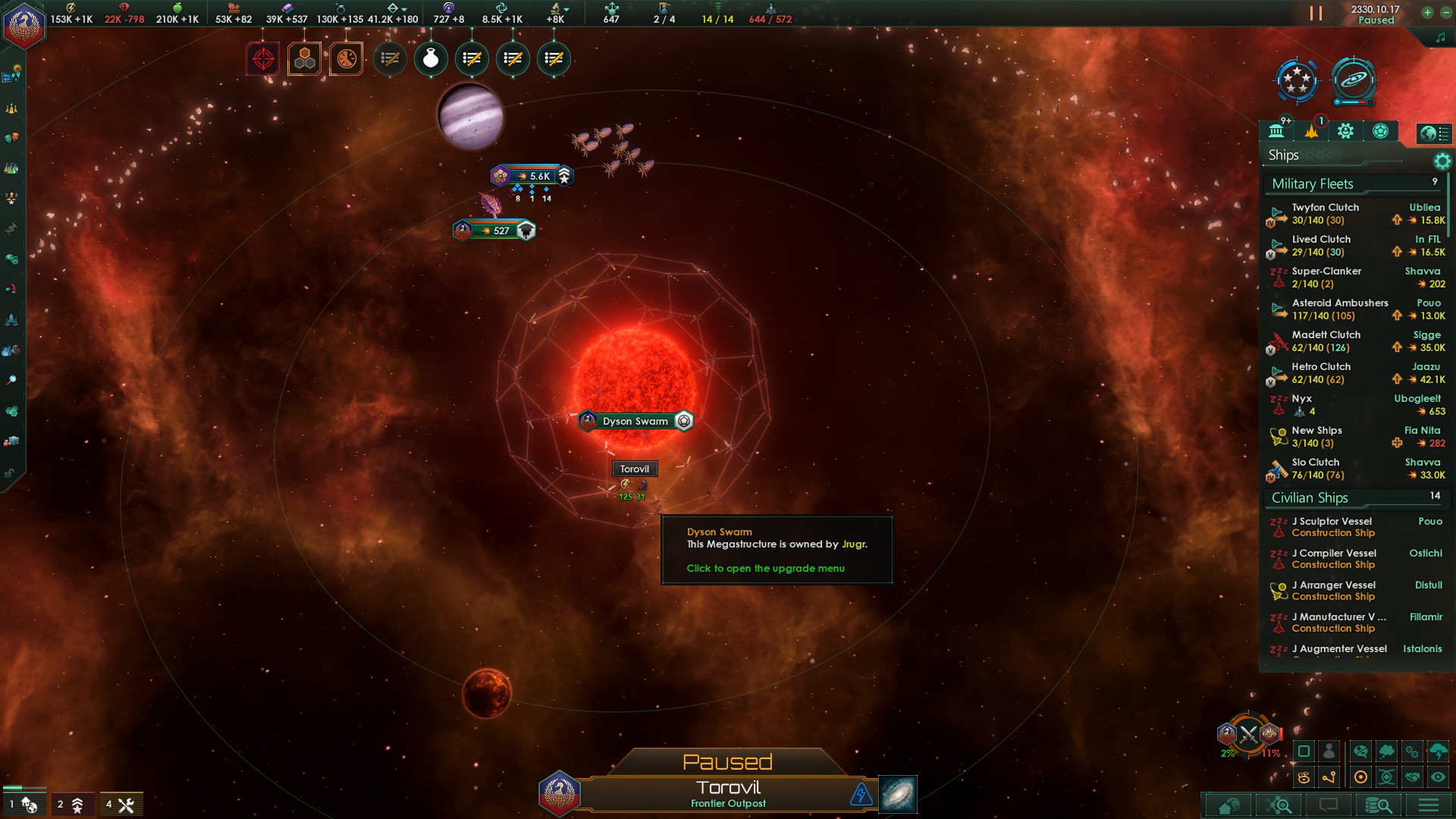Open the outliner settings gear
The height and width of the screenshot is (819, 1456).
(1442, 161)
